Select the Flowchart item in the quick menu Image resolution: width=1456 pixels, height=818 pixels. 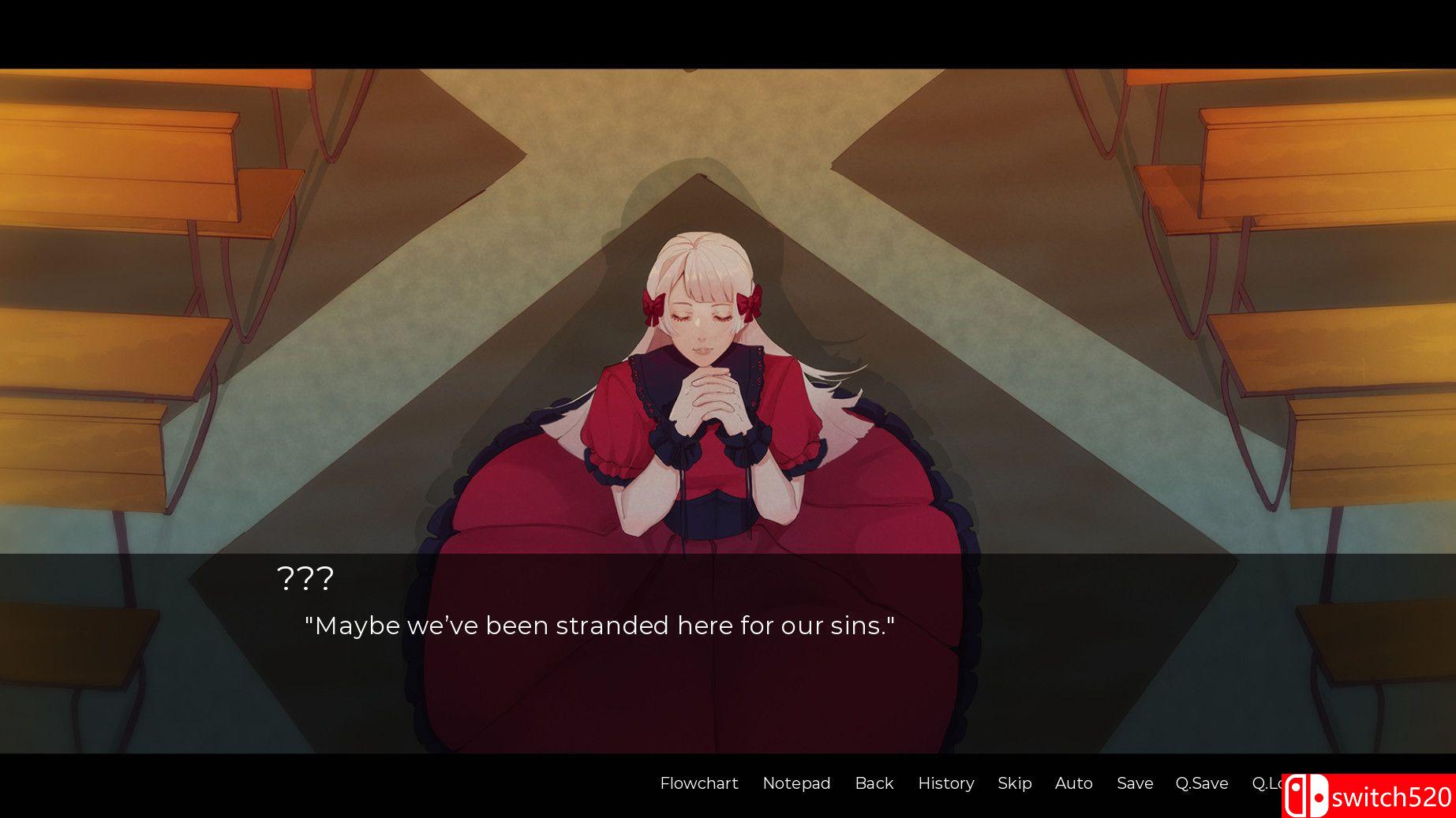698,783
